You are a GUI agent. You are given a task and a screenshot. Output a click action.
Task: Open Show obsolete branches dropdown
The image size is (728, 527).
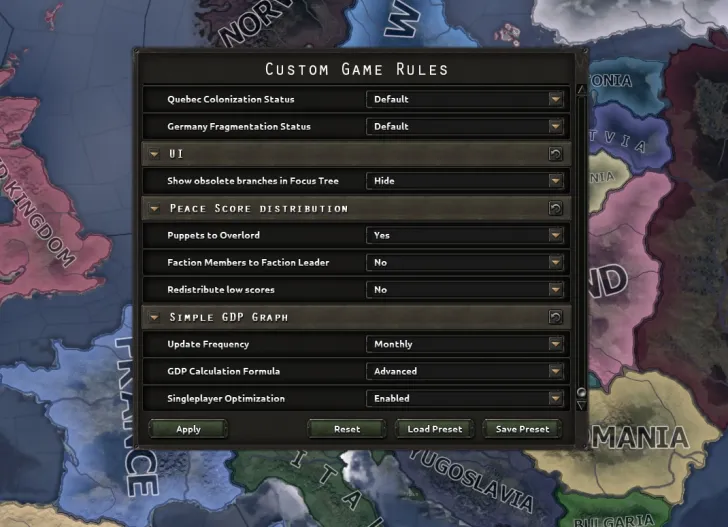coord(466,181)
